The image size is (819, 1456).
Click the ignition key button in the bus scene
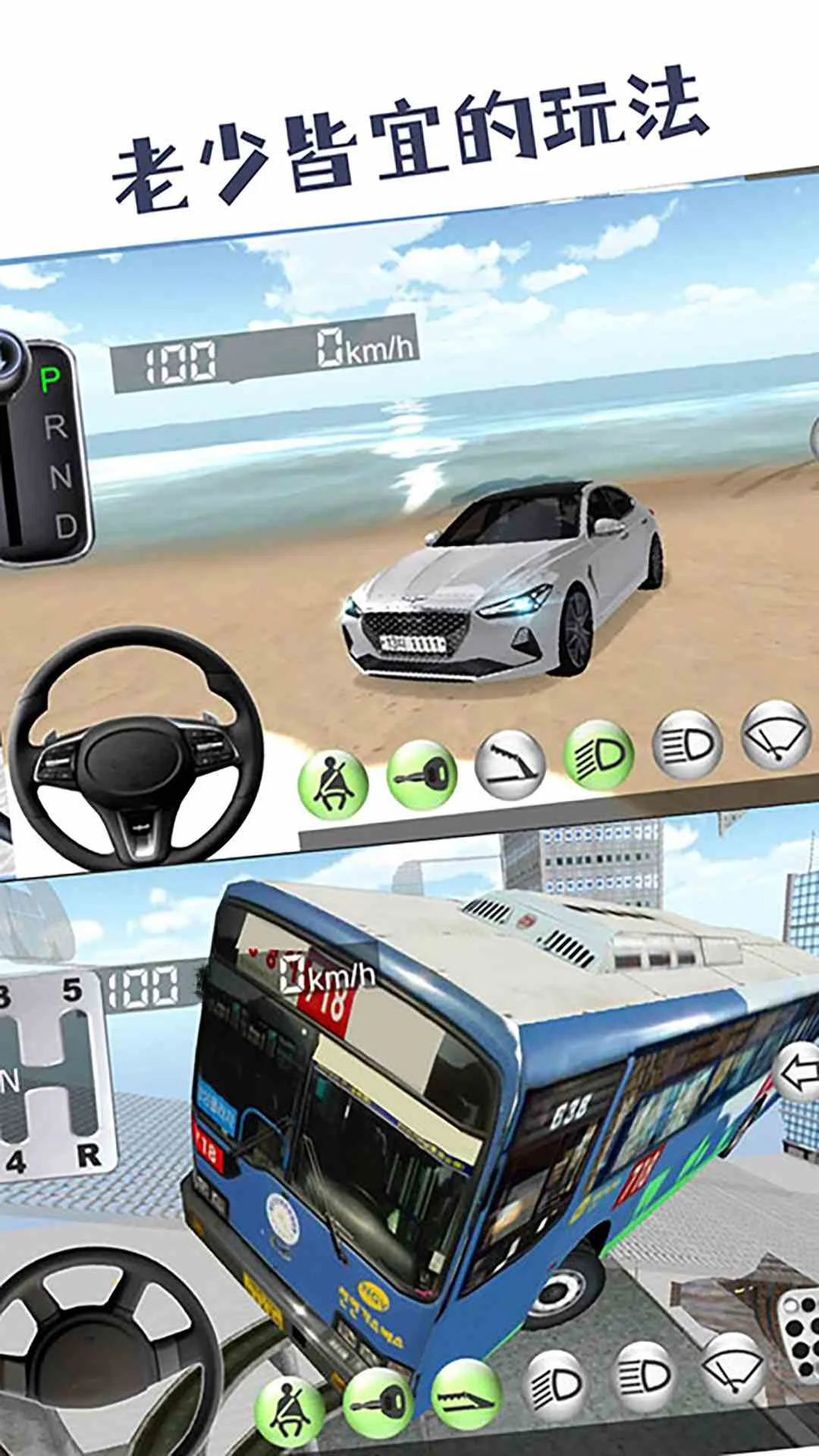tap(378, 1403)
